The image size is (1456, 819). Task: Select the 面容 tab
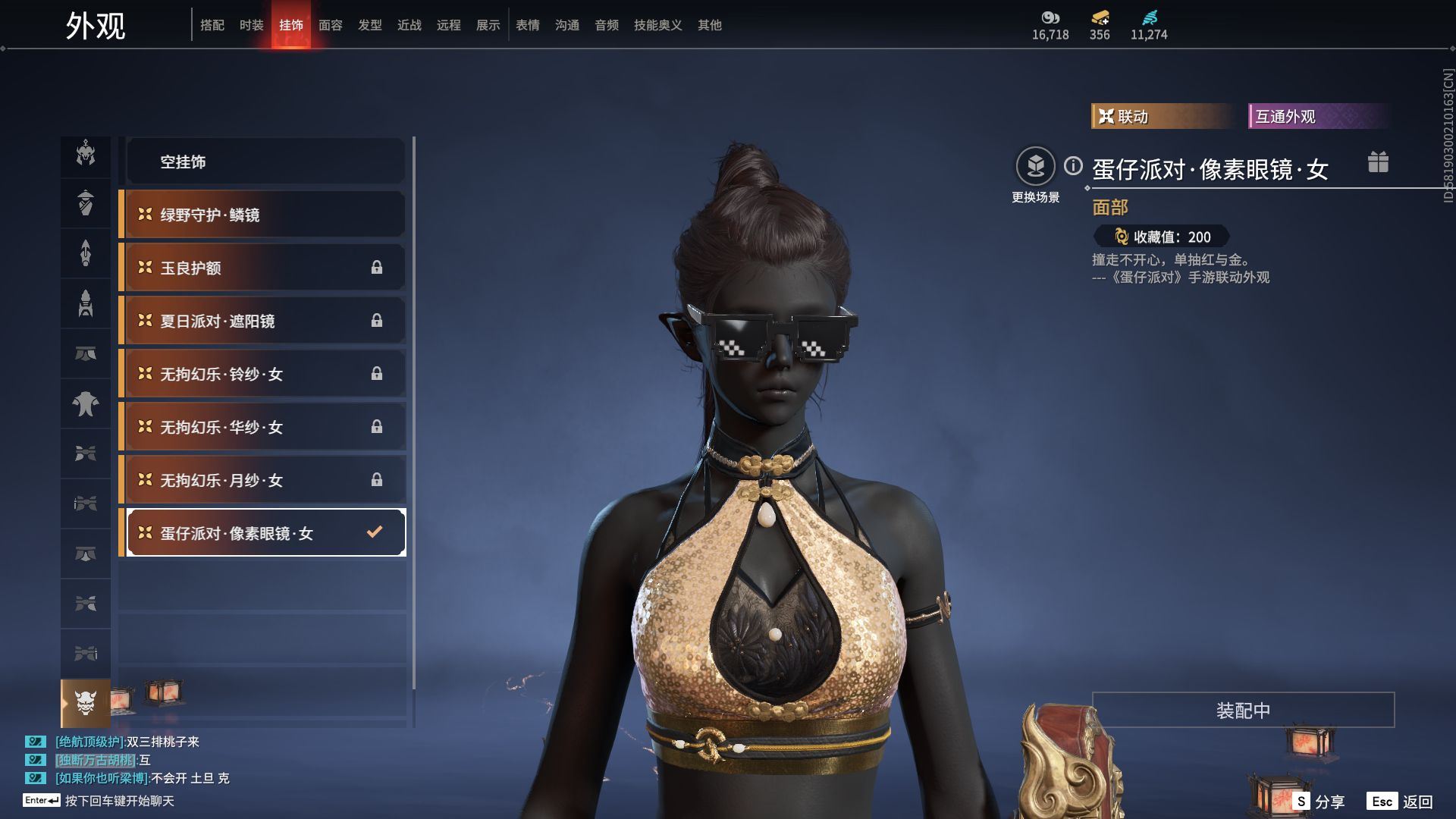click(x=330, y=25)
